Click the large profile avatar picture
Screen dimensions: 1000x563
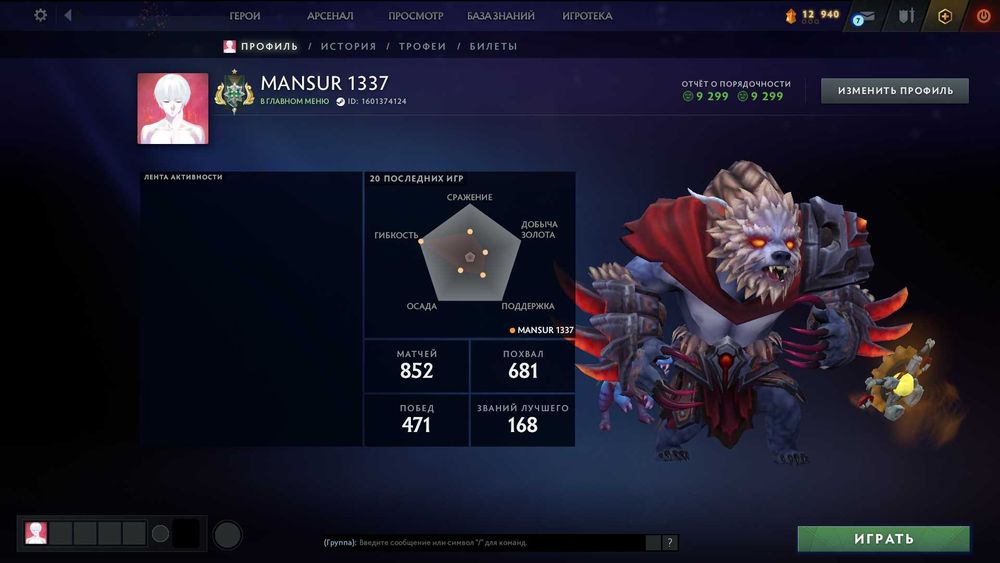click(x=173, y=108)
